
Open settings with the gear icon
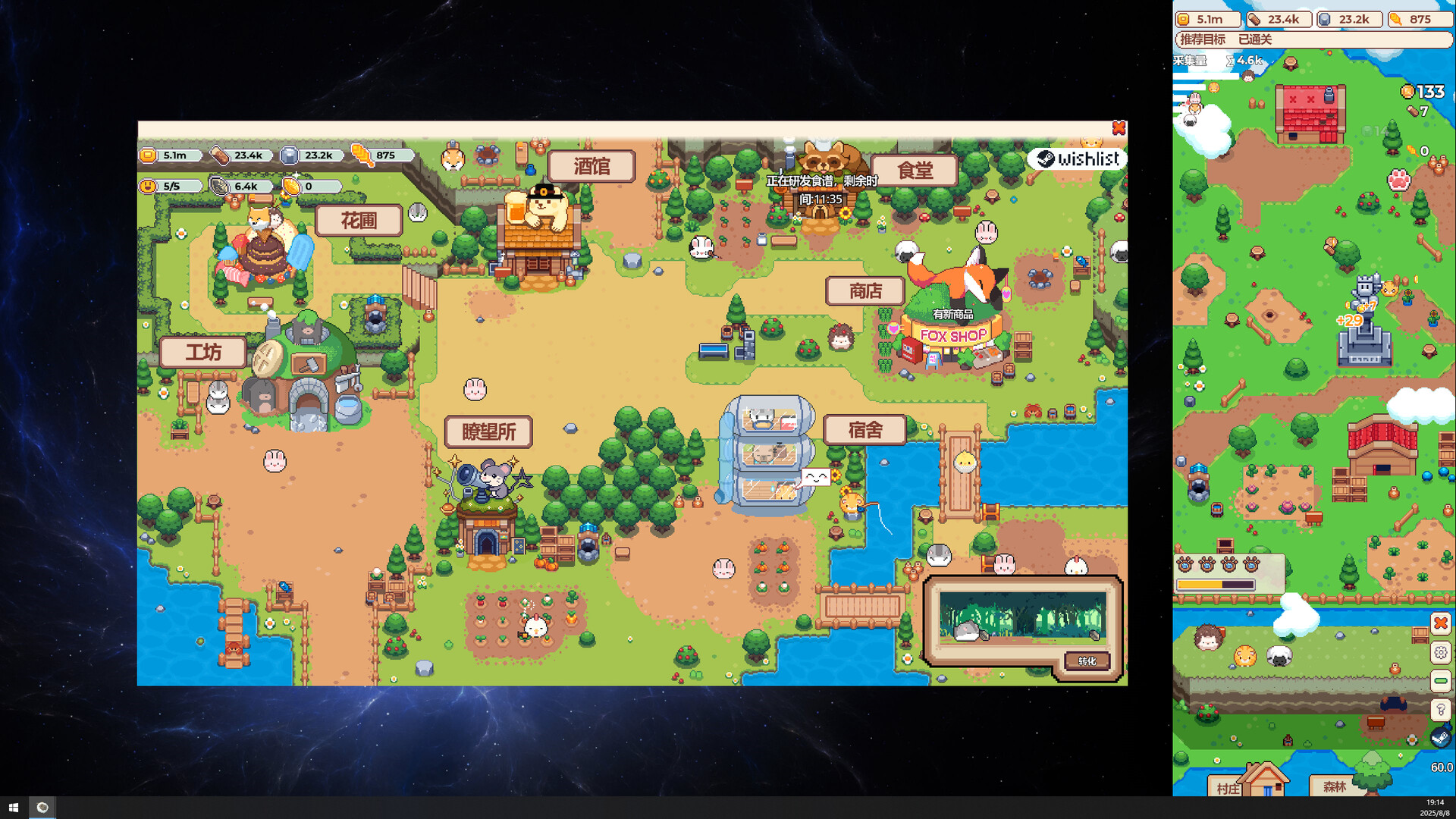(x=1441, y=652)
